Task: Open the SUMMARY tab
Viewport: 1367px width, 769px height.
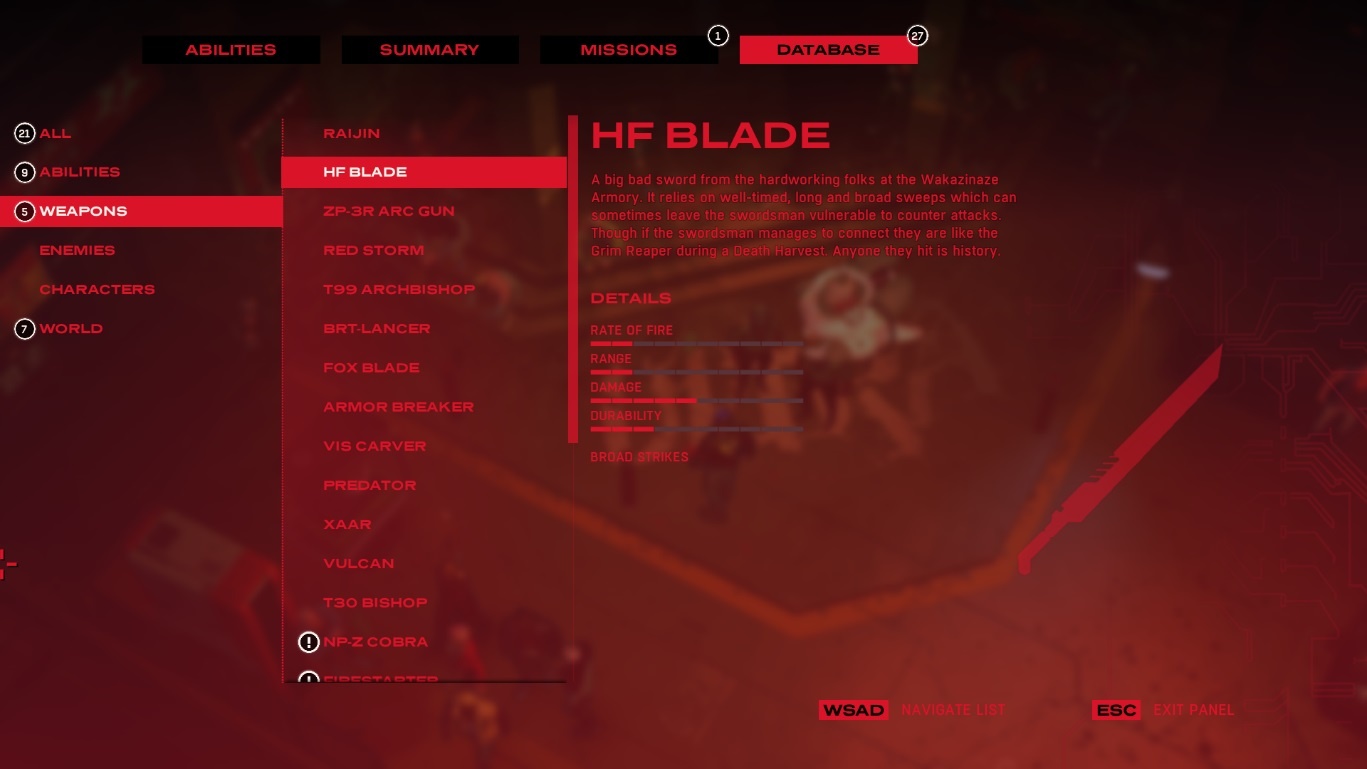Action: point(430,49)
